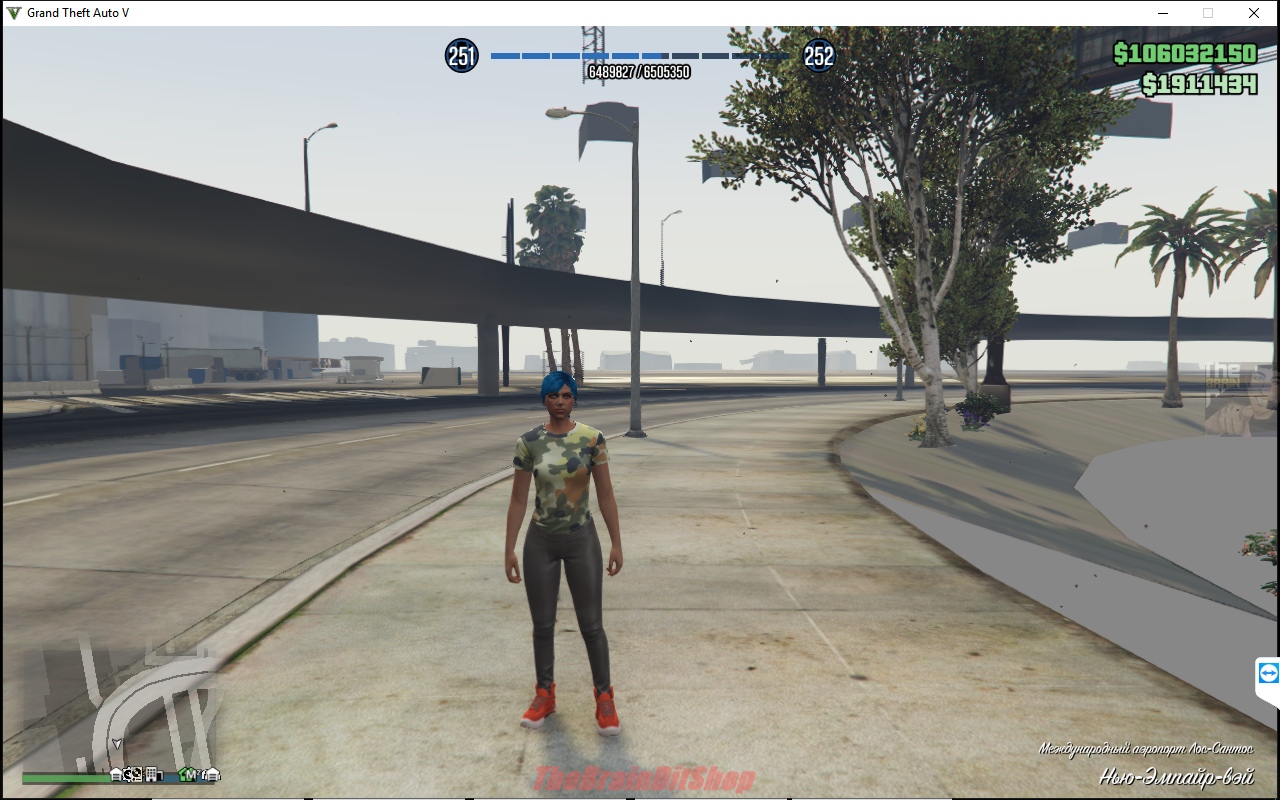The width and height of the screenshot is (1280, 800).
Task: Minimize the Grand Theft Auto V window
Action: coord(1163,13)
